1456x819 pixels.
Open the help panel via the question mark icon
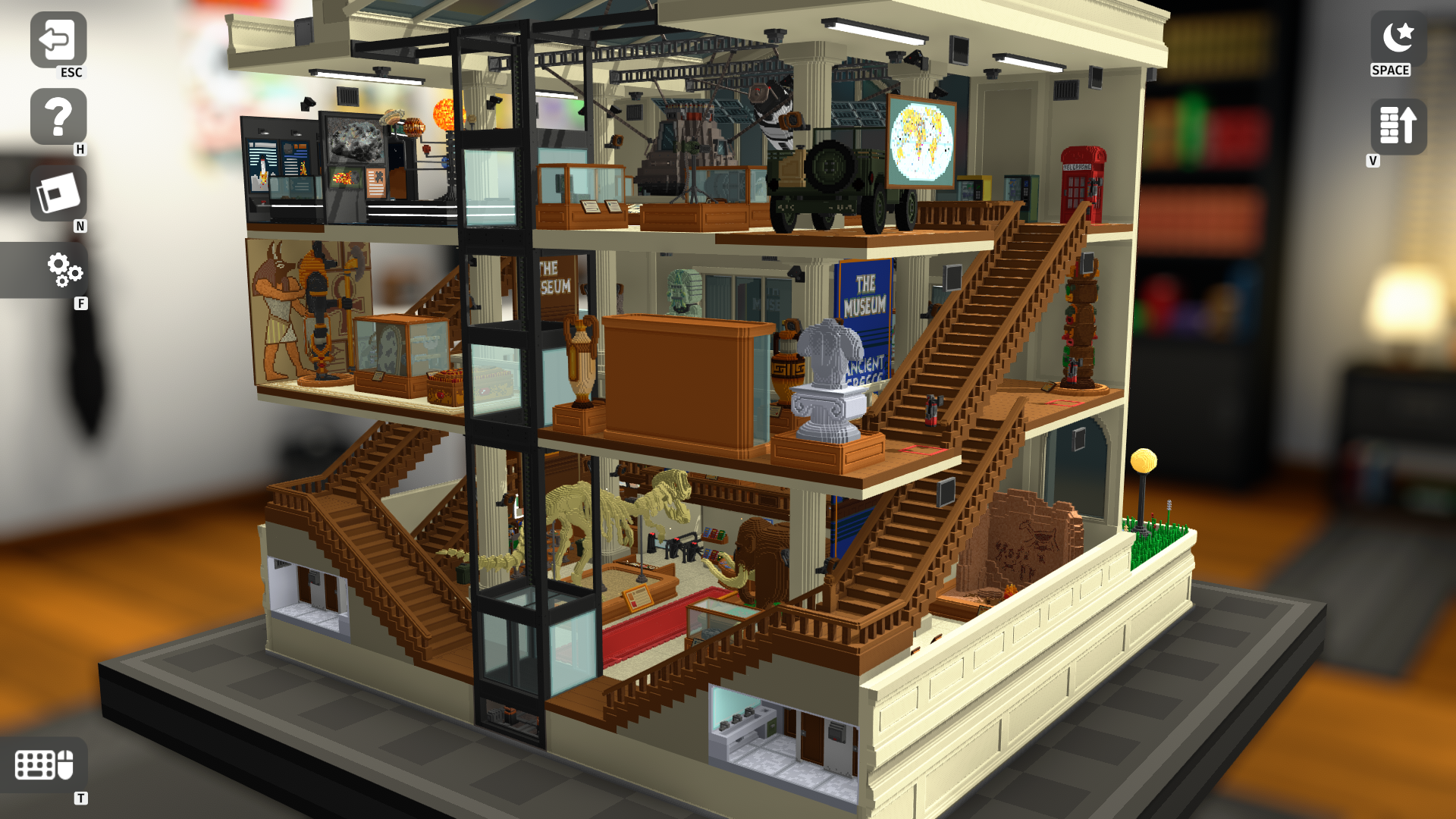coord(57,118)
